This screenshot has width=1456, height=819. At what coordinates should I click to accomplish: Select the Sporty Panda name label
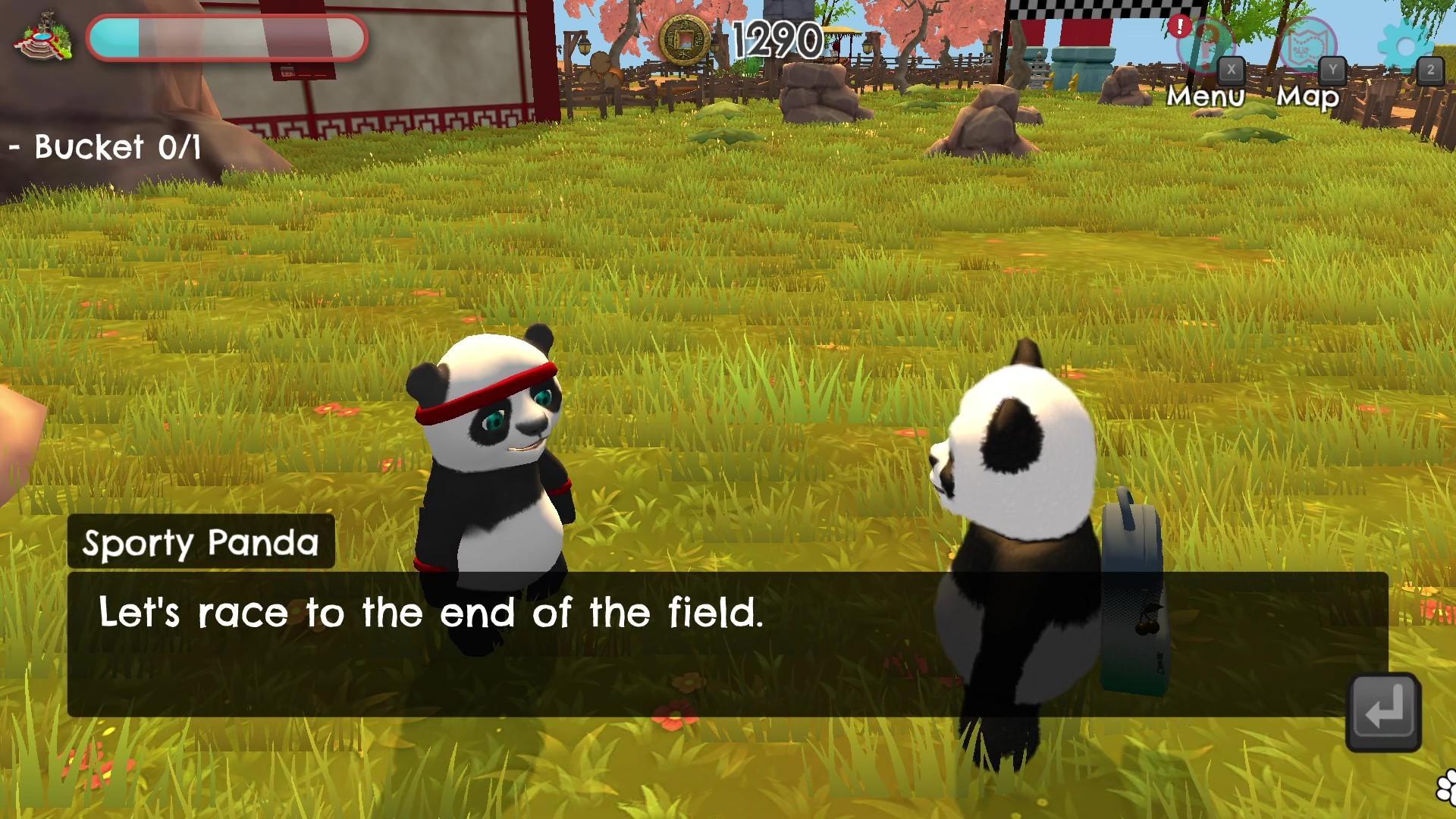pos(201,542)
